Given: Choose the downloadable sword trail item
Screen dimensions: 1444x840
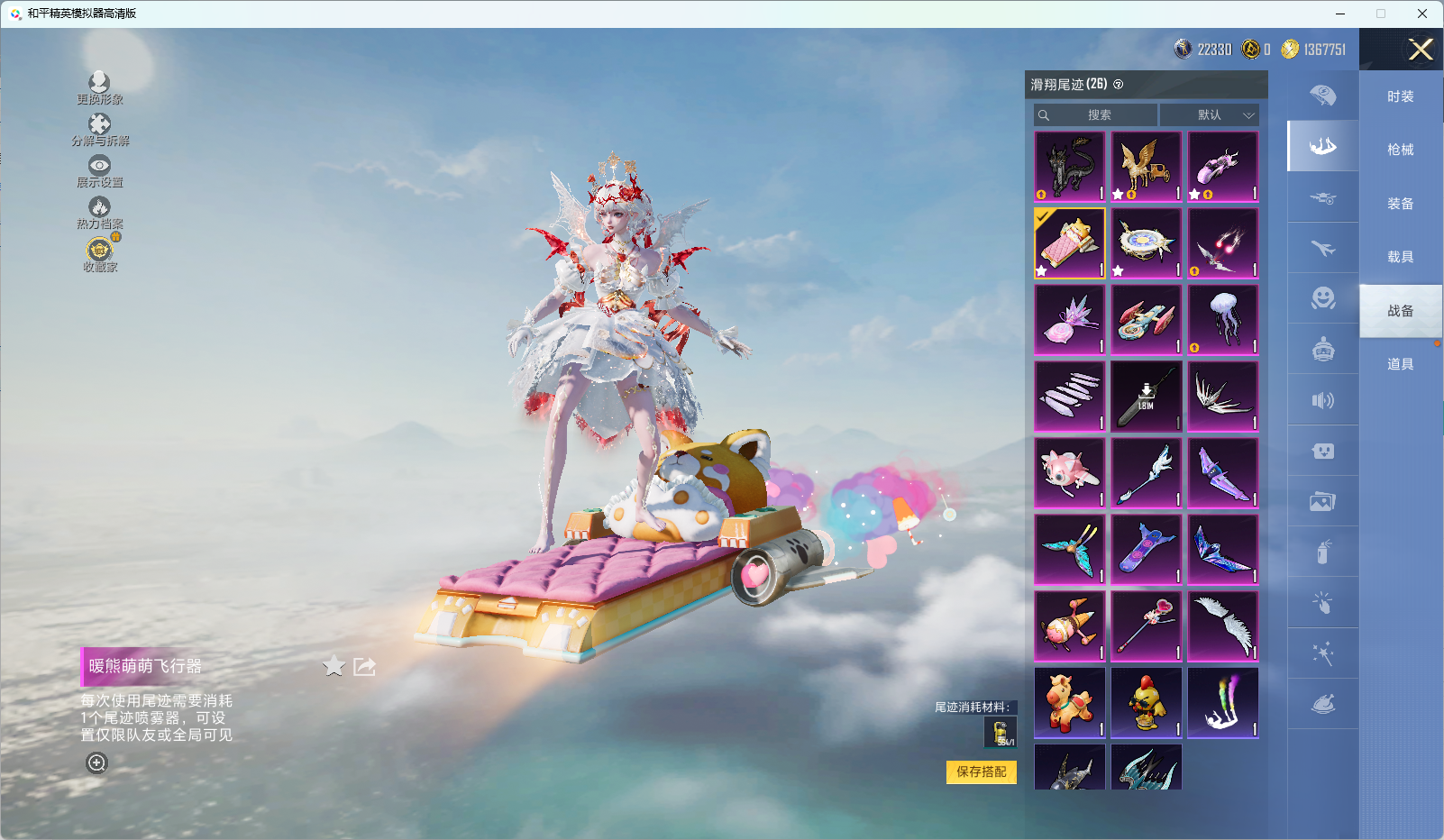Looking at the screenshot, I should coord(1147,397).
